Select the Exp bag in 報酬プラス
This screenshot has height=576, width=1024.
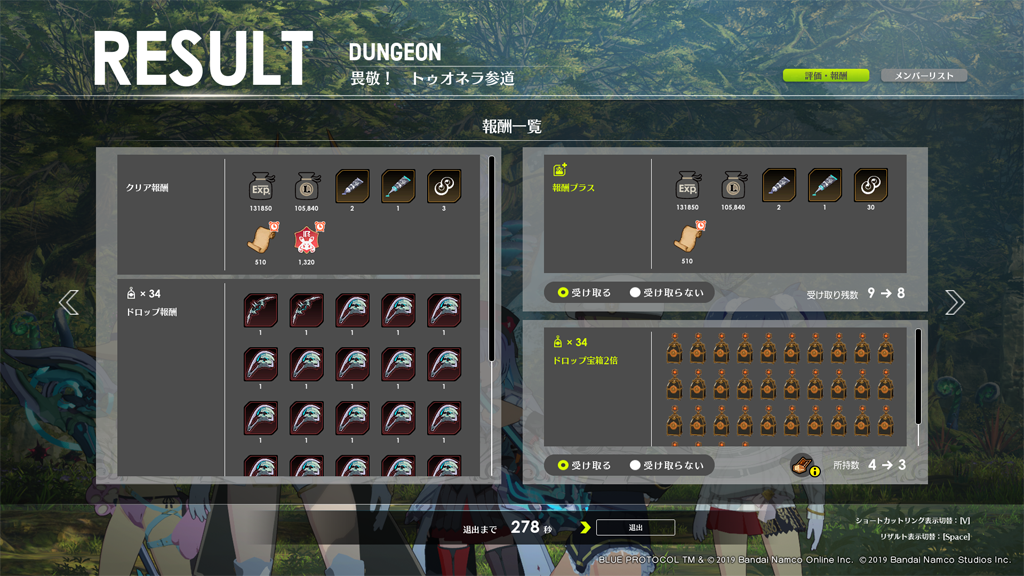coord(687,186)
